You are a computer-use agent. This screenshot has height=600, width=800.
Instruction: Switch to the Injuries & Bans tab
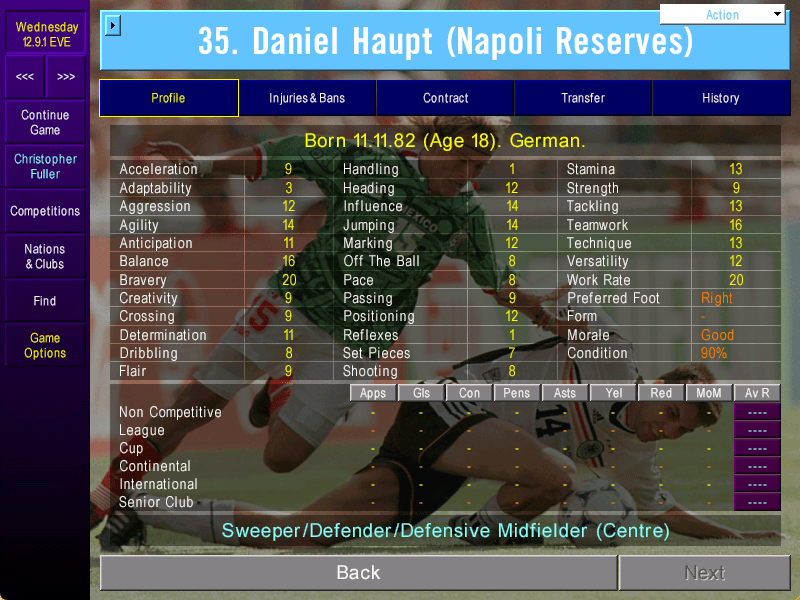click(307, 98)
